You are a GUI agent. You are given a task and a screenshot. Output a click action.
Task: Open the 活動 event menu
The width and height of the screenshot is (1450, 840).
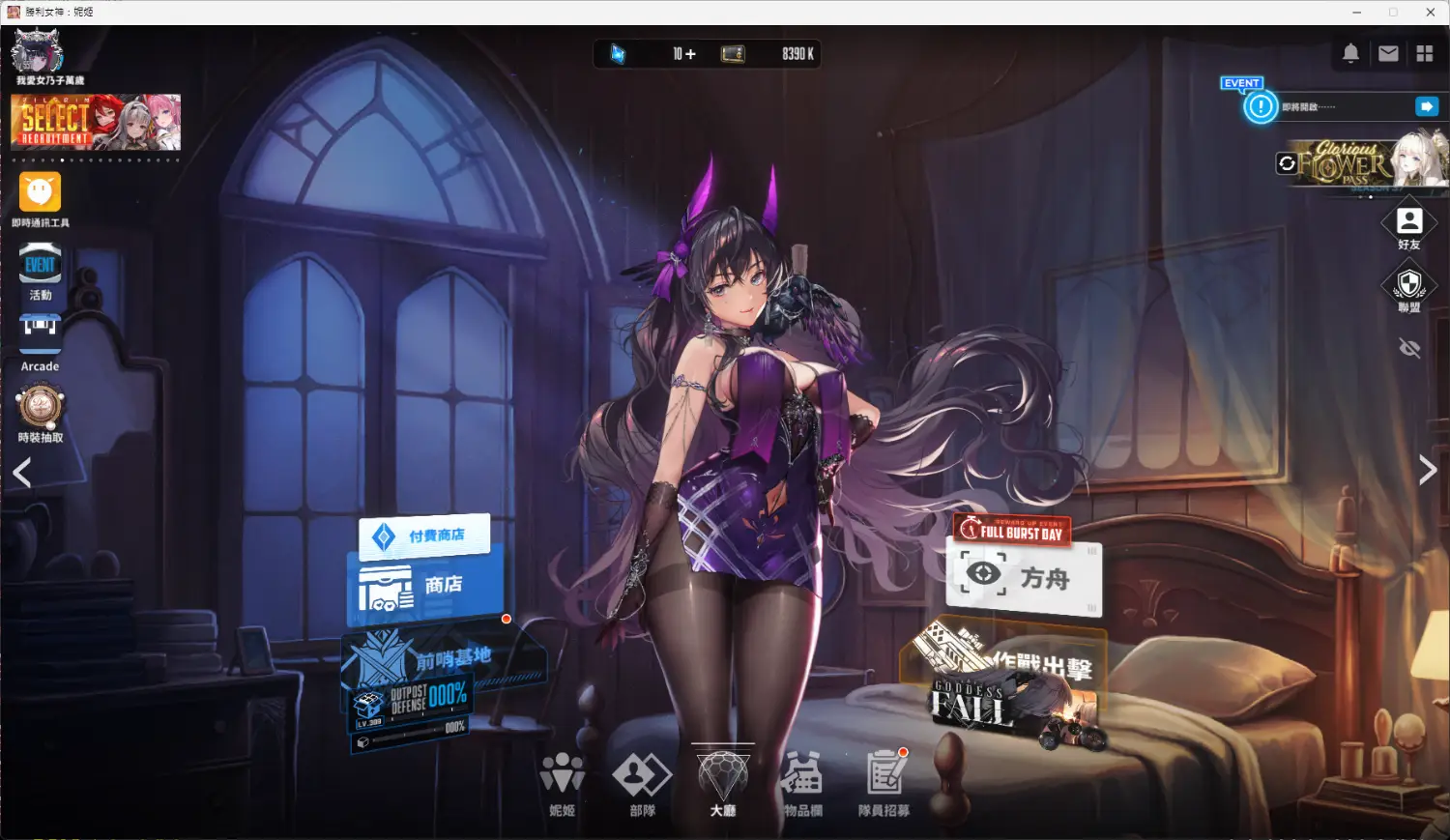pyautogui.click(x=41, y=267)
